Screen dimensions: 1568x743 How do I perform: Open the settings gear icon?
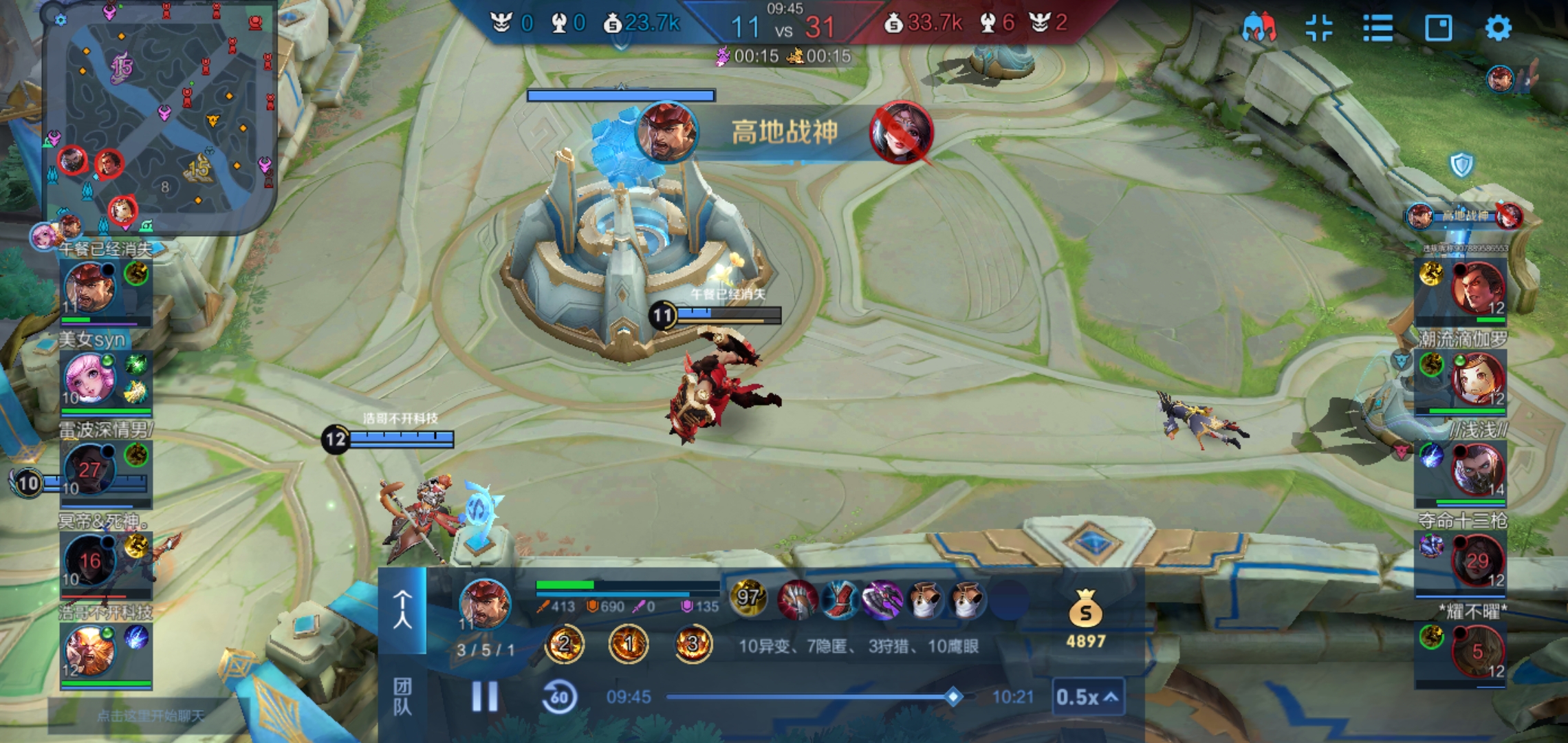click(x=1498, y=28)
